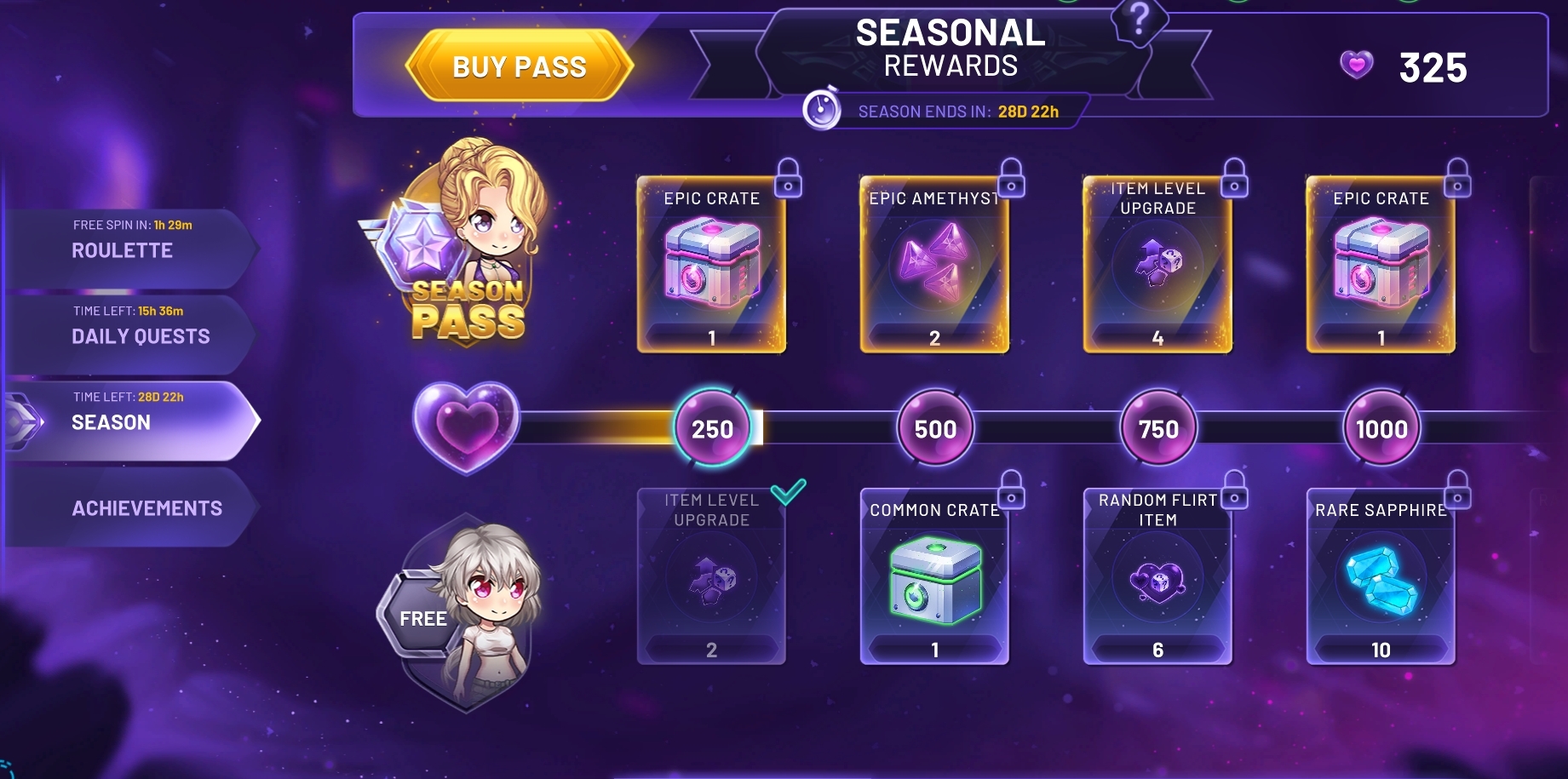
Task: Select the Epic Crate premium reward
Action: (713, 264)
